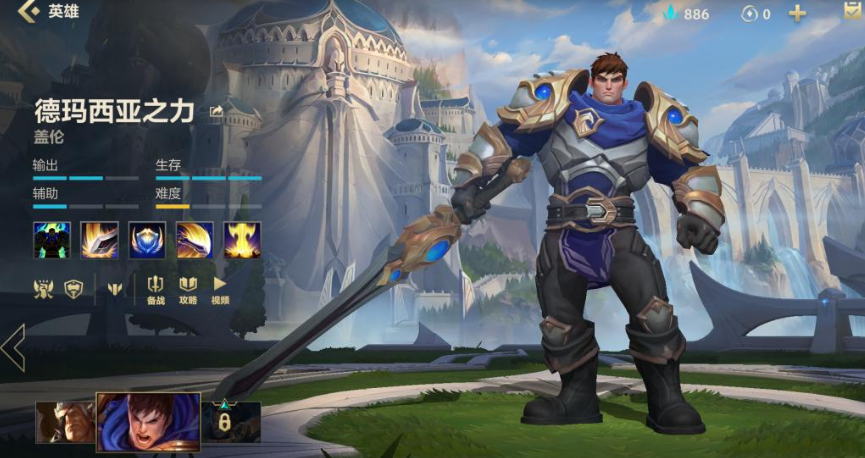This screenshot has width=865, height=458.
Task: Open the 备战 loadout button
Action: [x=156, y=289]
